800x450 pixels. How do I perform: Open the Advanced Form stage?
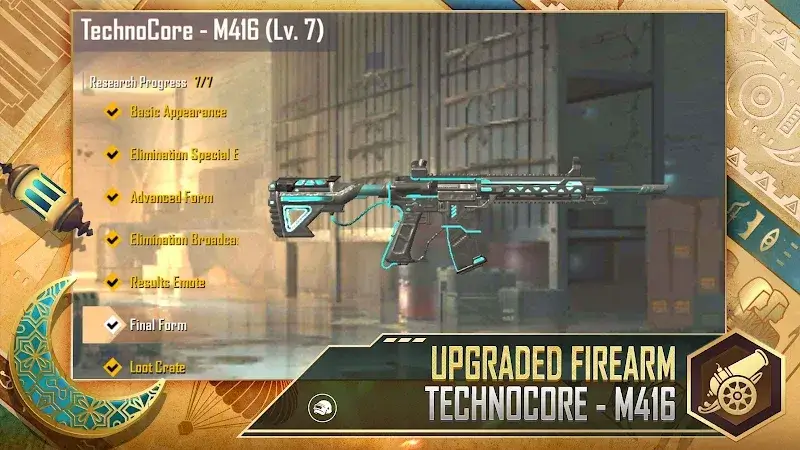[x=171, y=197]
